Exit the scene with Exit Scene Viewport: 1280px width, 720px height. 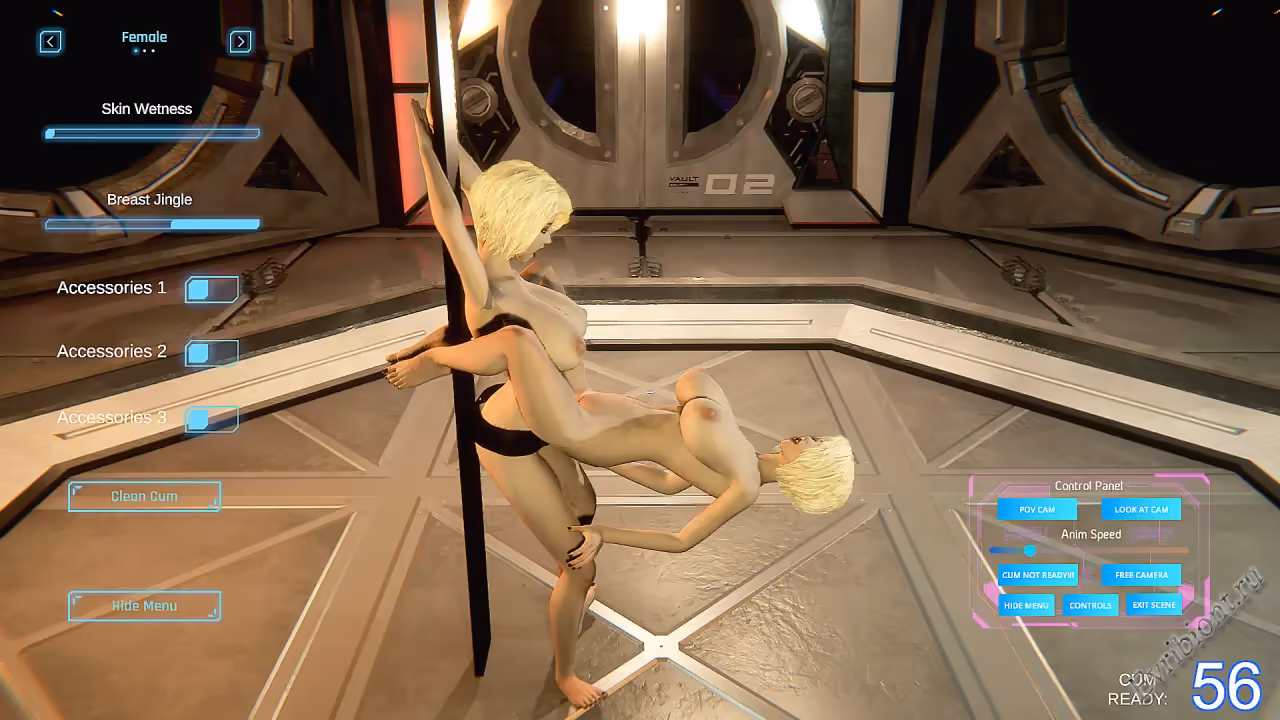point(1154,605)
